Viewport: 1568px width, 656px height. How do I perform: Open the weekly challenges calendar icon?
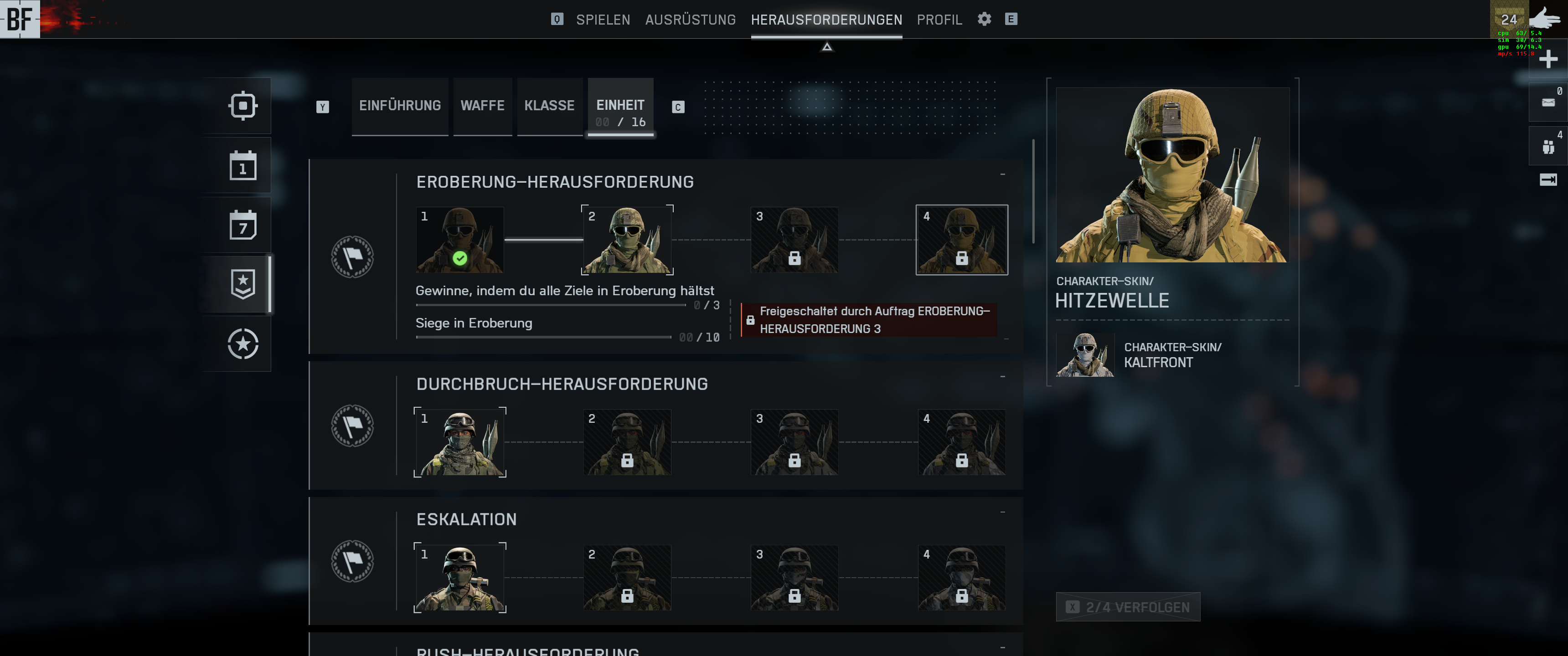[x=243, y=225]
